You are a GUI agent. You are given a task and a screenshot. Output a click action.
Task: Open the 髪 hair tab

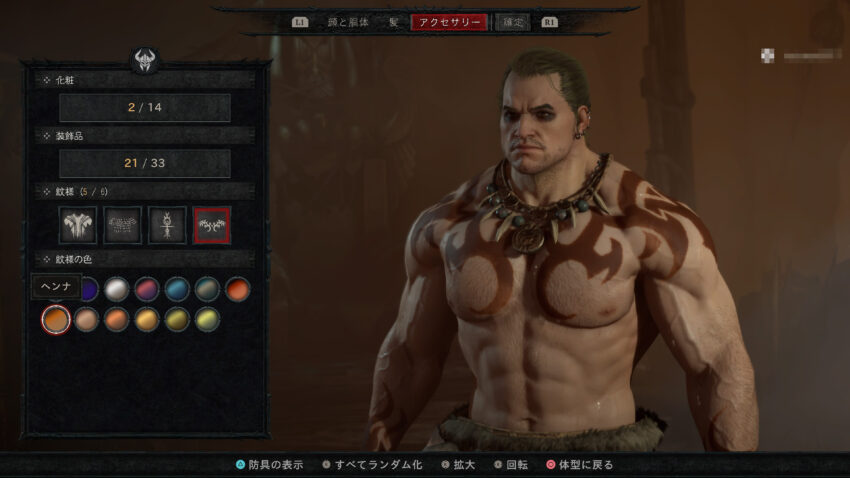pyautogui.click(x=394, y=21)
